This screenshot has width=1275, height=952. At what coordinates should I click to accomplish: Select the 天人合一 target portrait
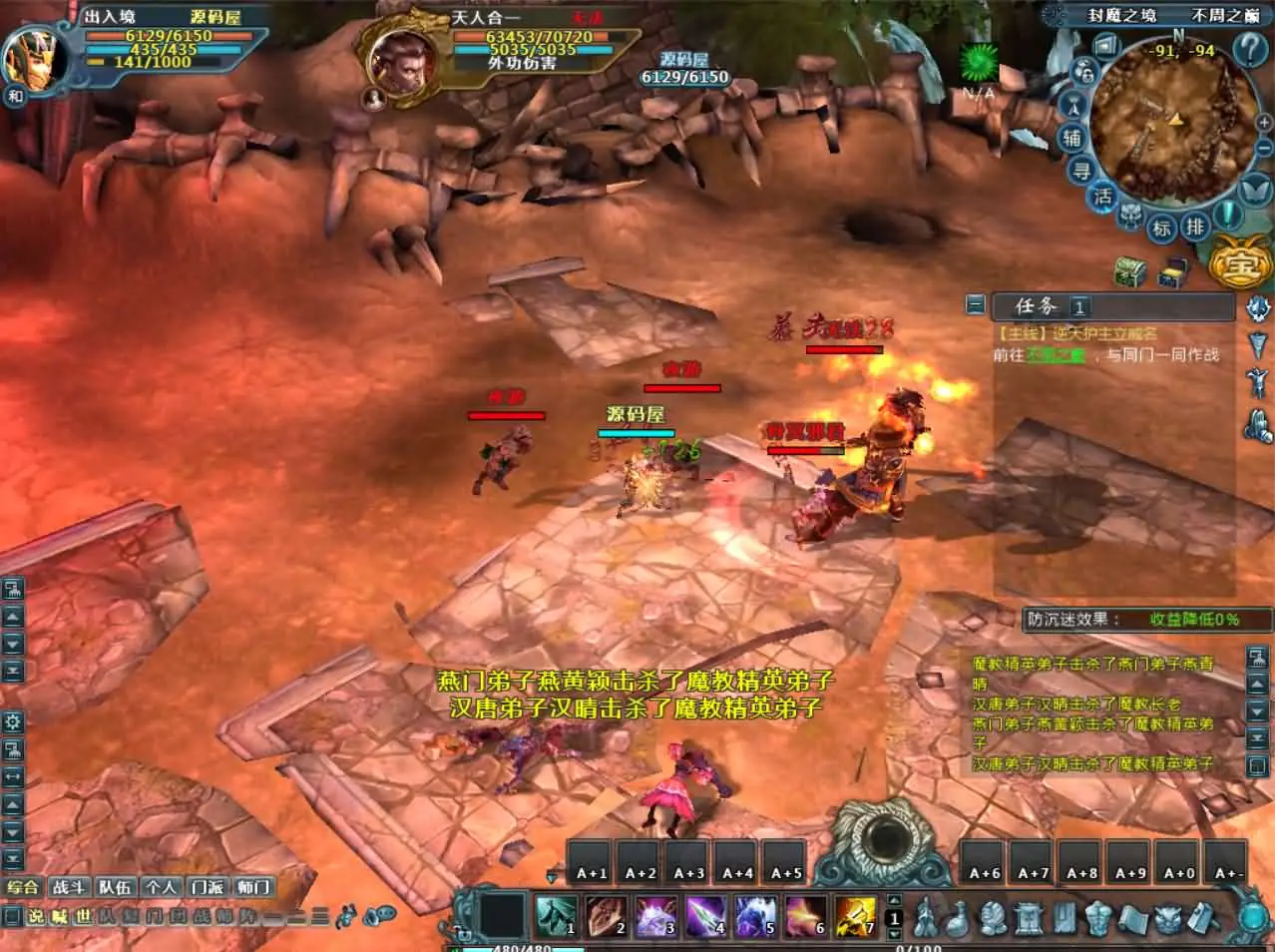(401, 60)
